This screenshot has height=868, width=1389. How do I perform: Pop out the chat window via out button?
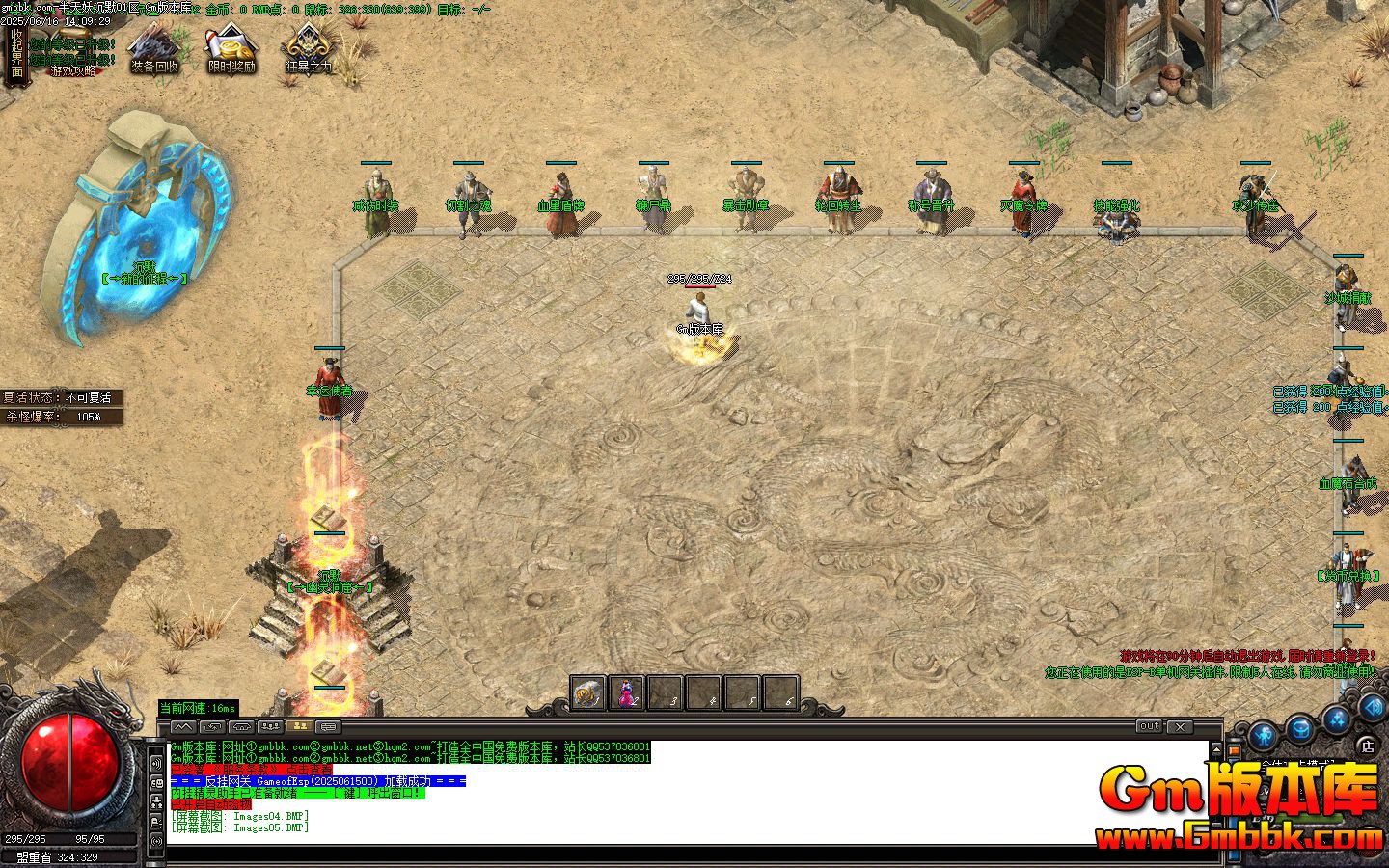(x=1148, y=727)
